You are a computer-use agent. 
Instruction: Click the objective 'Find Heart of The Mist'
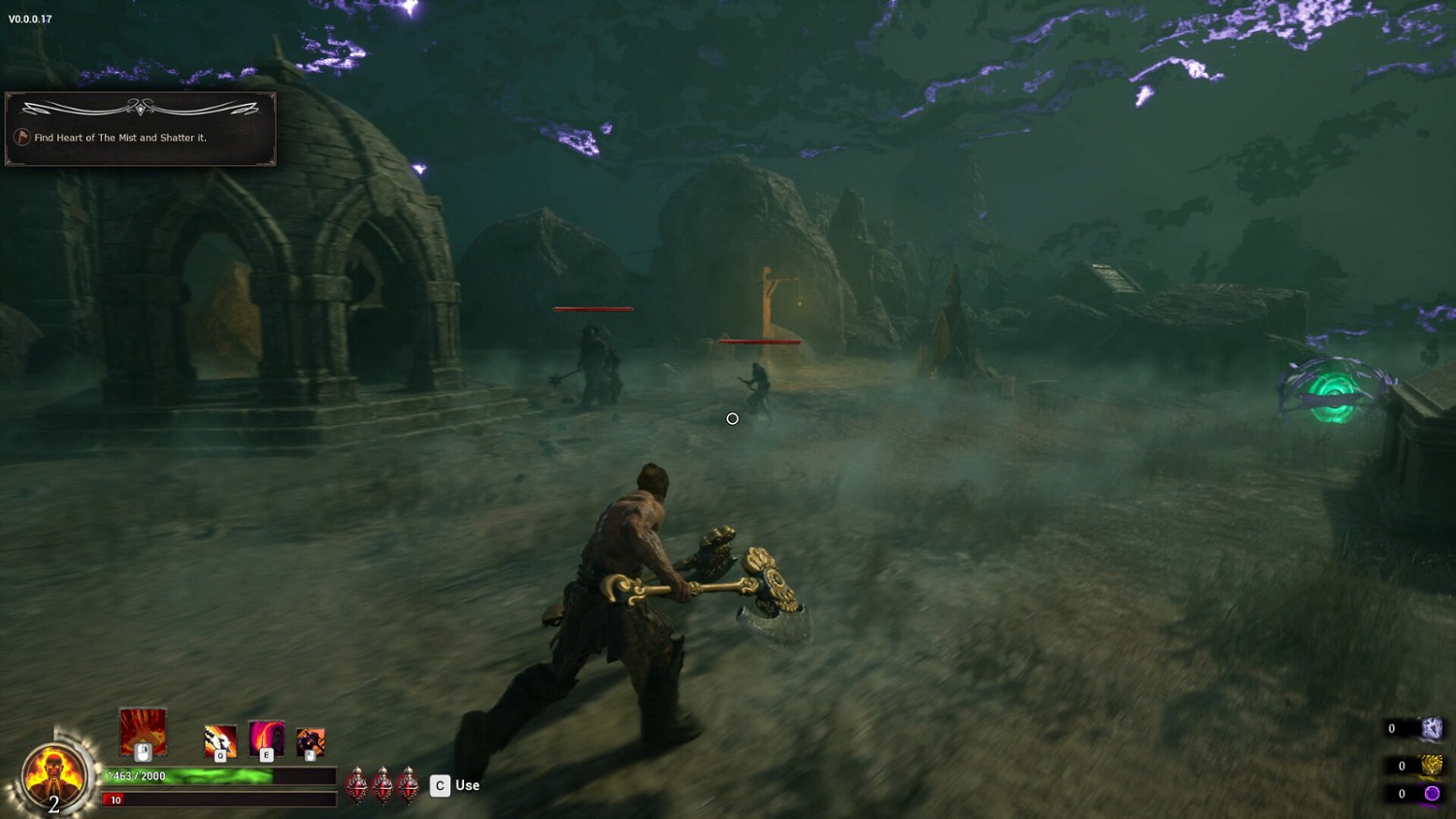tap(121, 138)
